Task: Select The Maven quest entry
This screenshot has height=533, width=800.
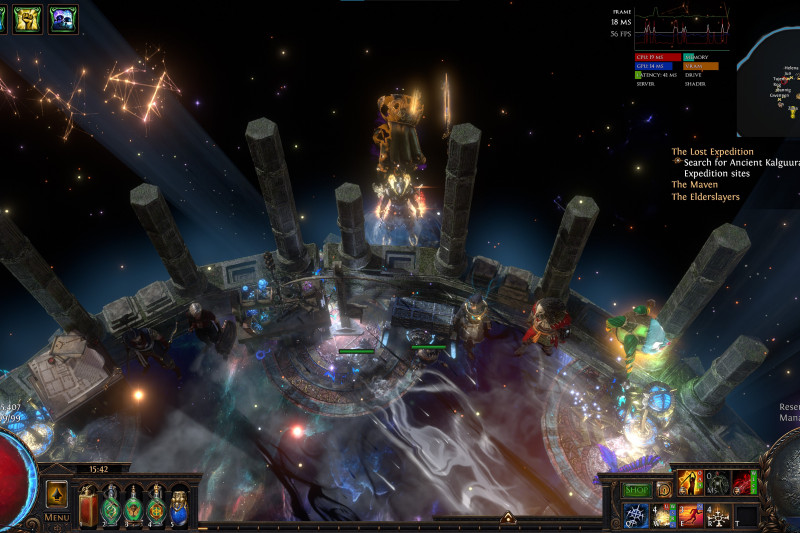Action: tap(694, 185)
